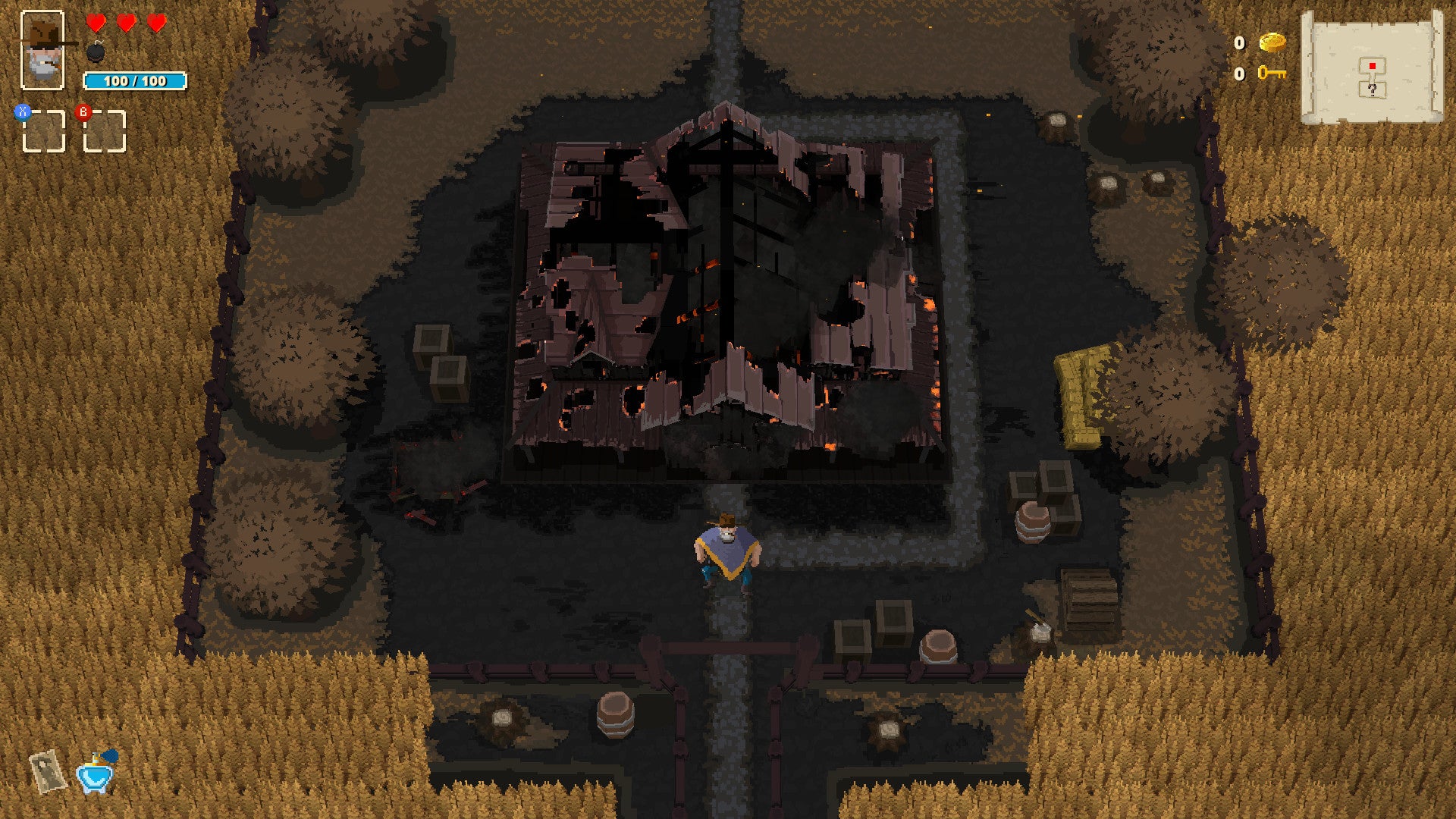Screen dimensions: 1456x819
Task: Select the gold coin counter icon
Action: coord(1273,43)
